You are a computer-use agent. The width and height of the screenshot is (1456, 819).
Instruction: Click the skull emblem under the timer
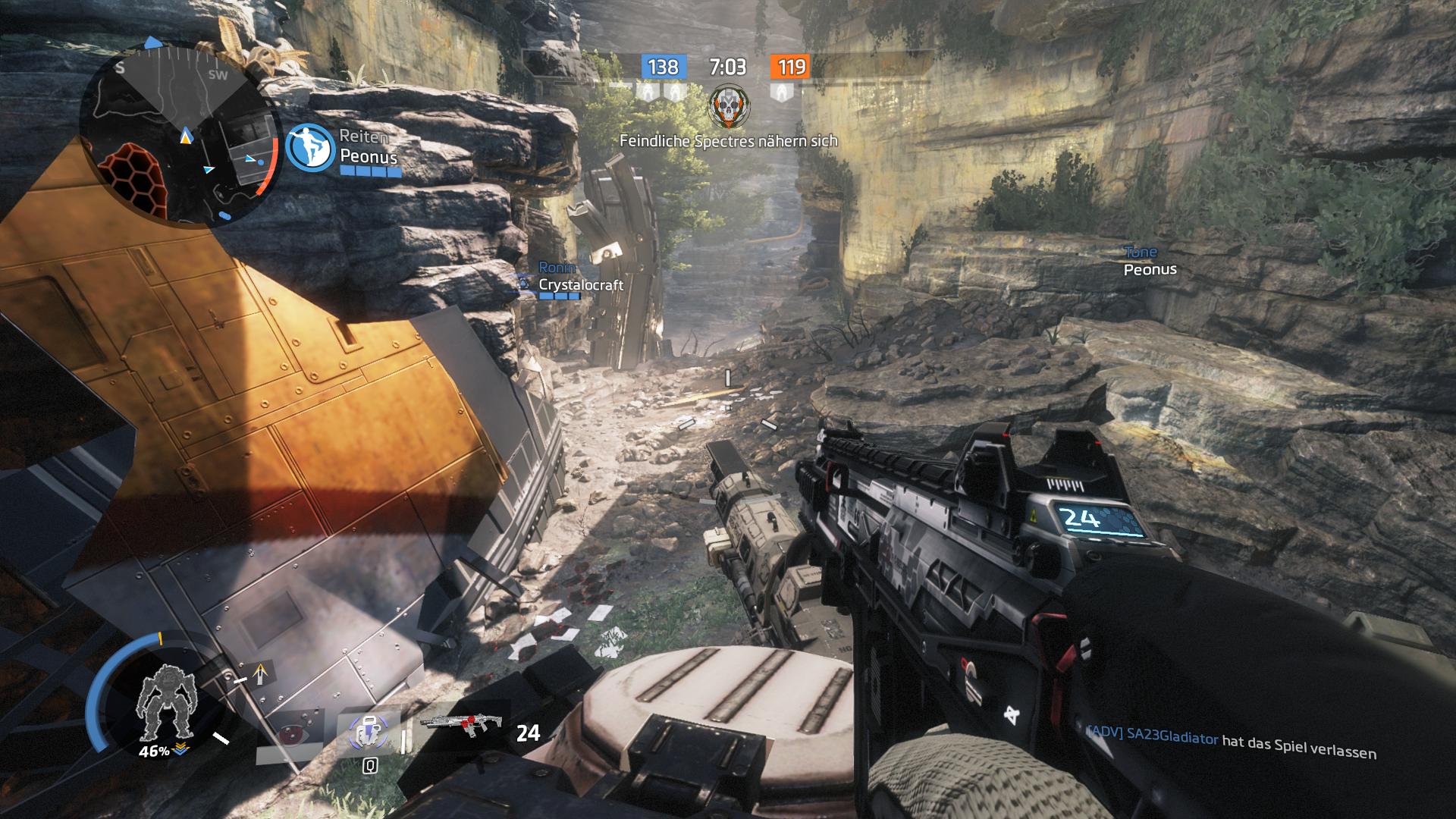click(728, 106)
